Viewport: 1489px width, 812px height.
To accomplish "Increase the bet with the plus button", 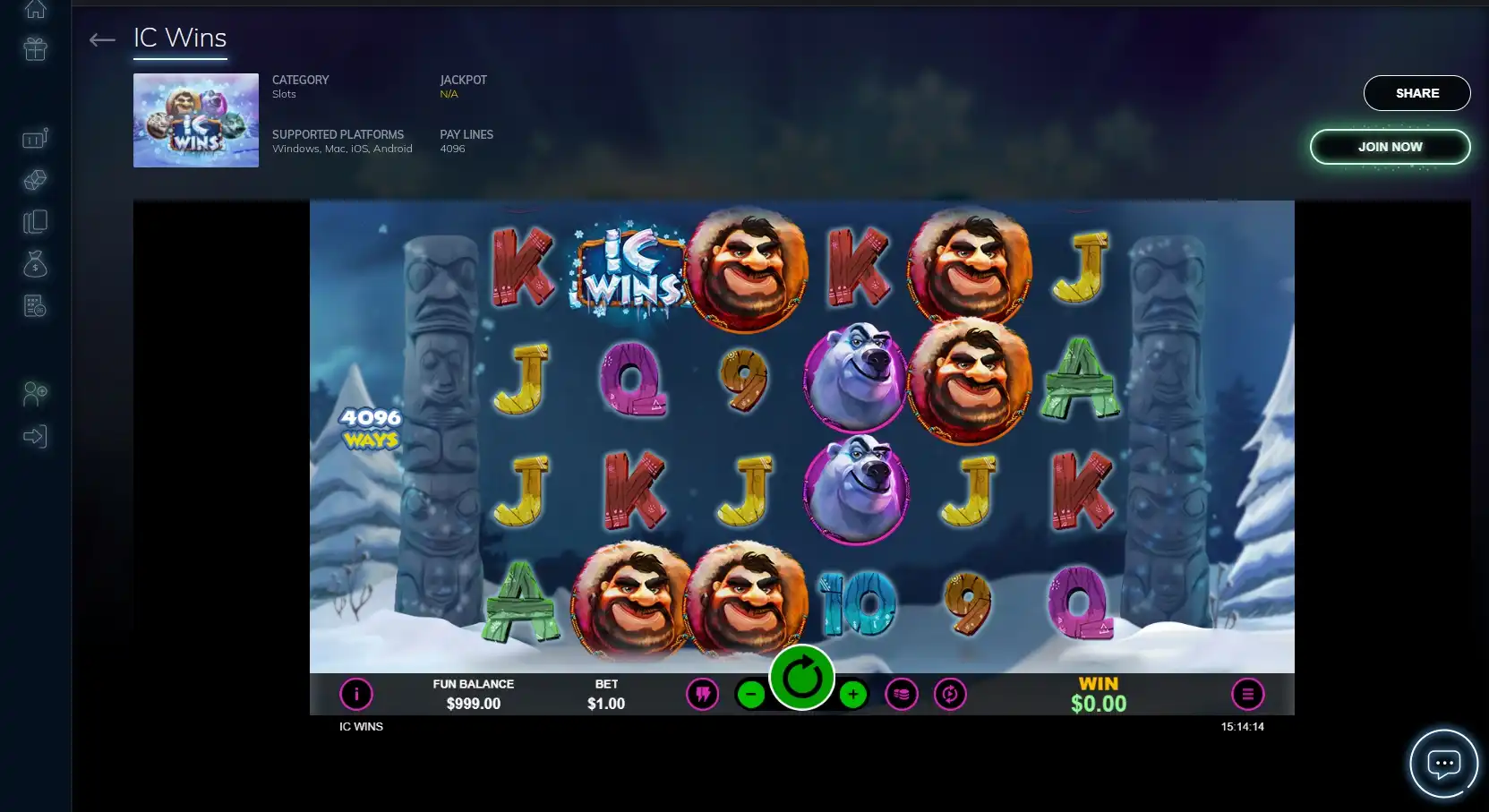I will [x=853, y=694].
